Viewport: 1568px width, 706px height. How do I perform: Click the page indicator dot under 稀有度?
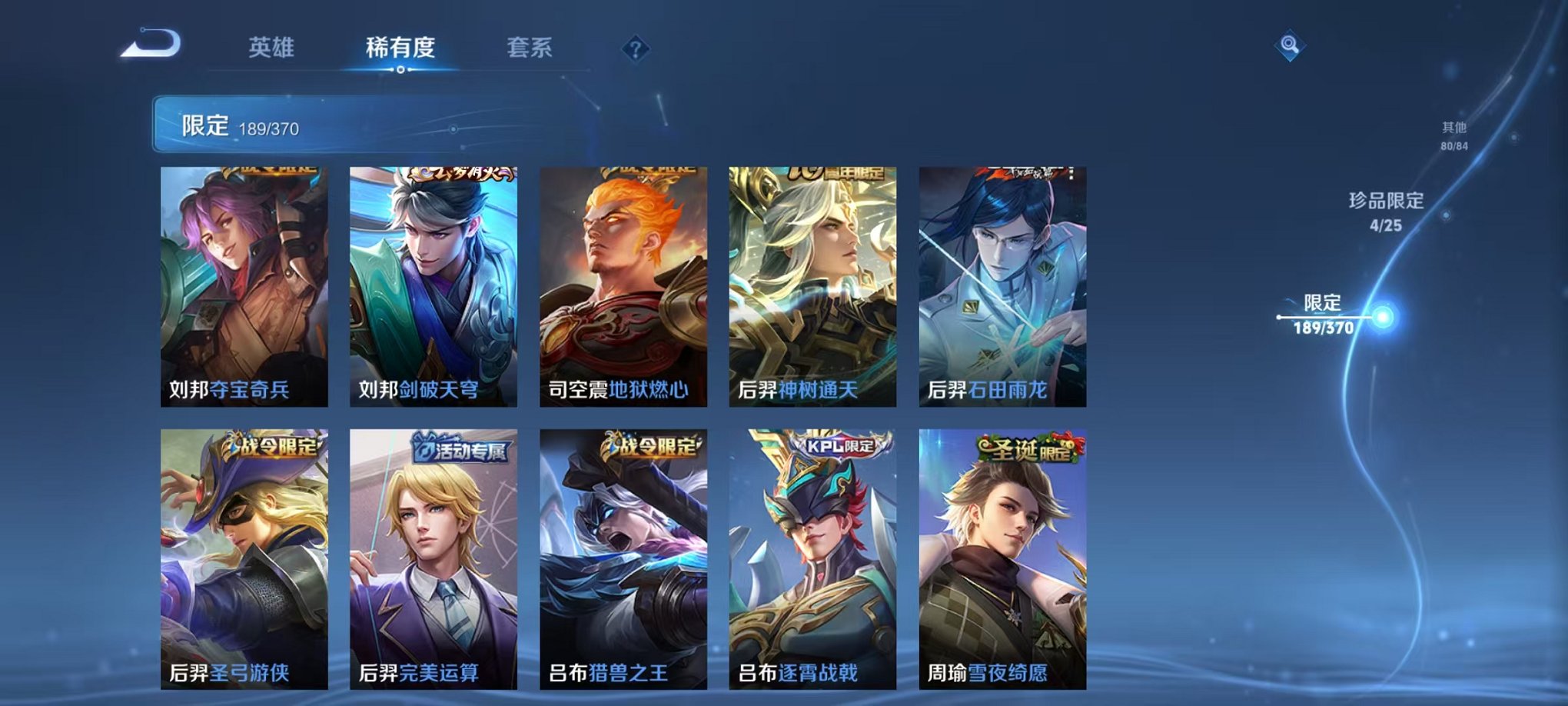(x=399, y=70)
